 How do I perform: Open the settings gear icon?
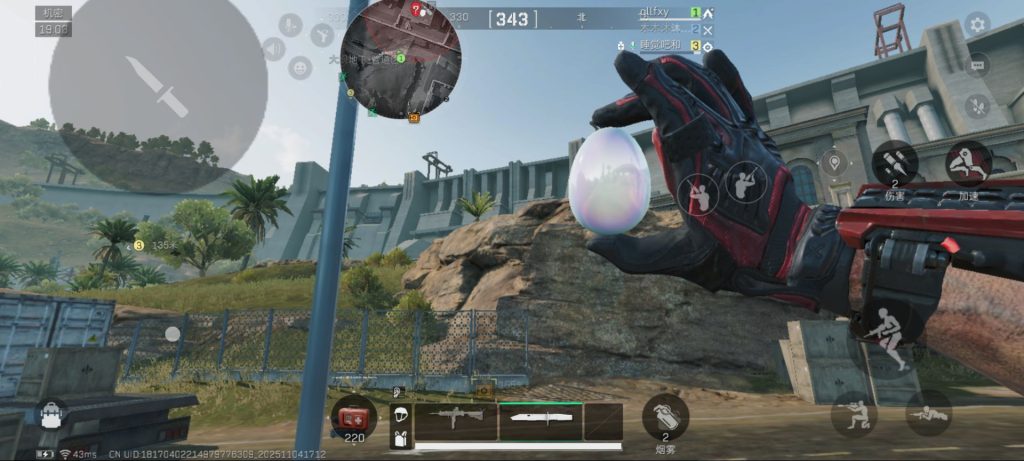(976, 24)
